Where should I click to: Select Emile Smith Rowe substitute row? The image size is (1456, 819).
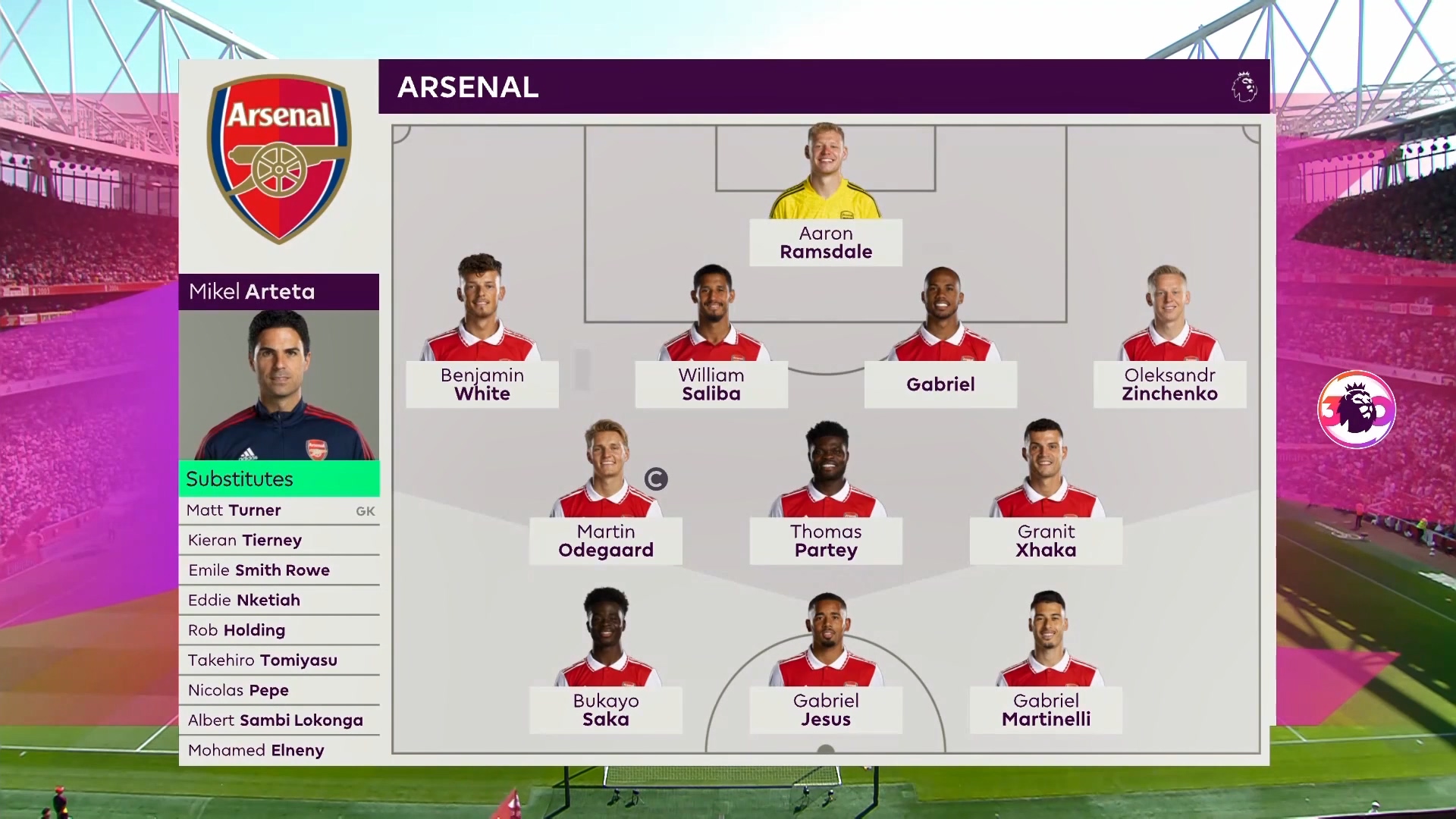tap(279, 570)
